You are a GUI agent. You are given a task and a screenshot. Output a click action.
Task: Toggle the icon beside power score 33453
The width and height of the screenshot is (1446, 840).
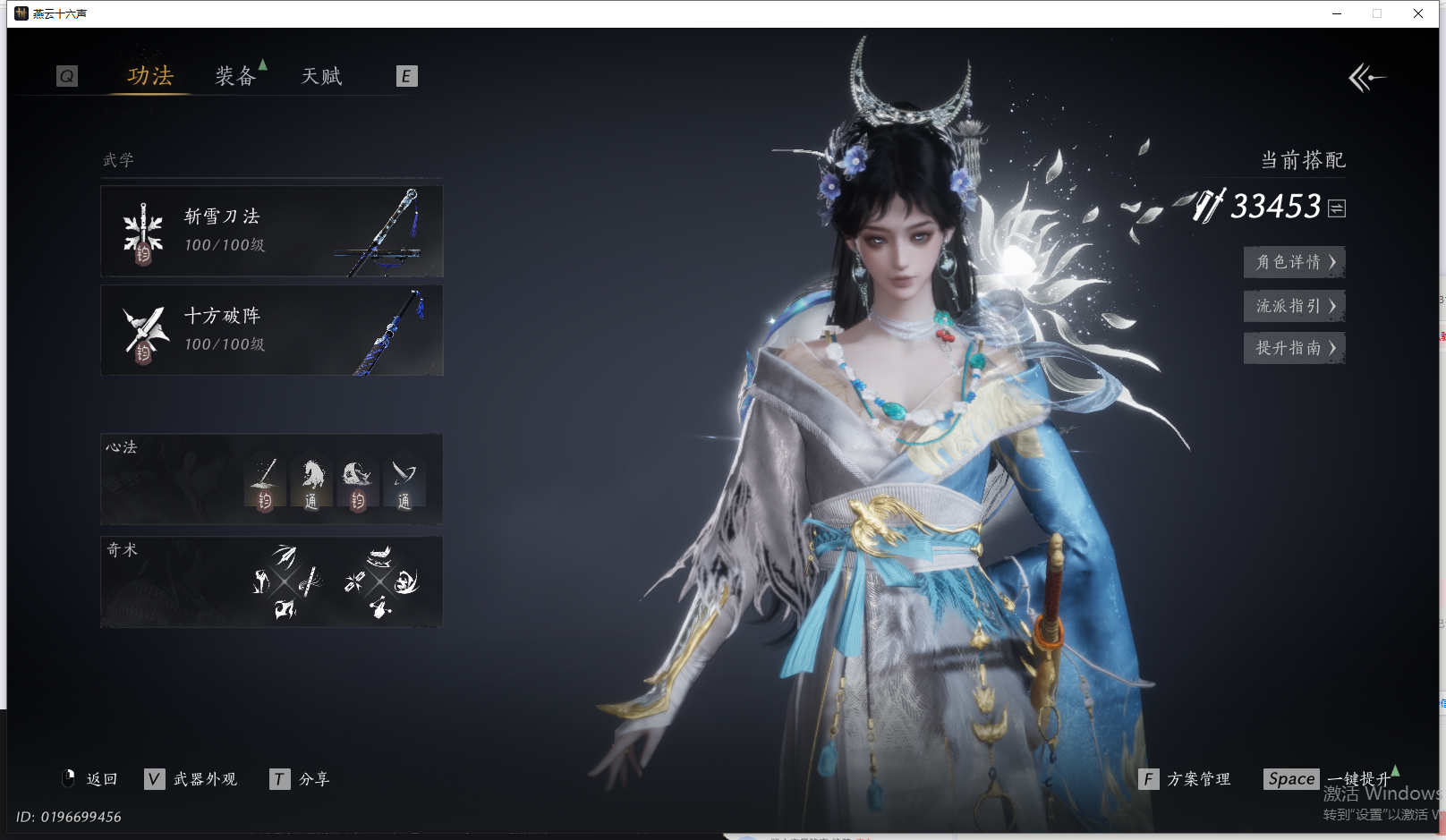point(1337,208)
